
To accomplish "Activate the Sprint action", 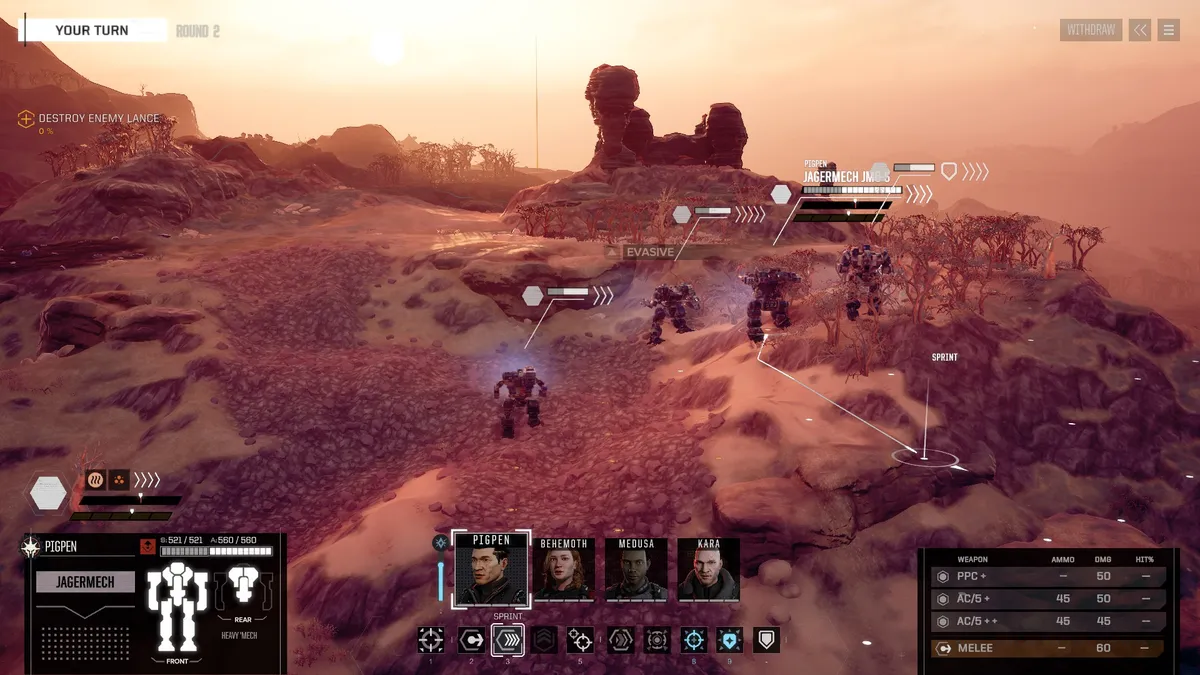I will click(508, 640).
